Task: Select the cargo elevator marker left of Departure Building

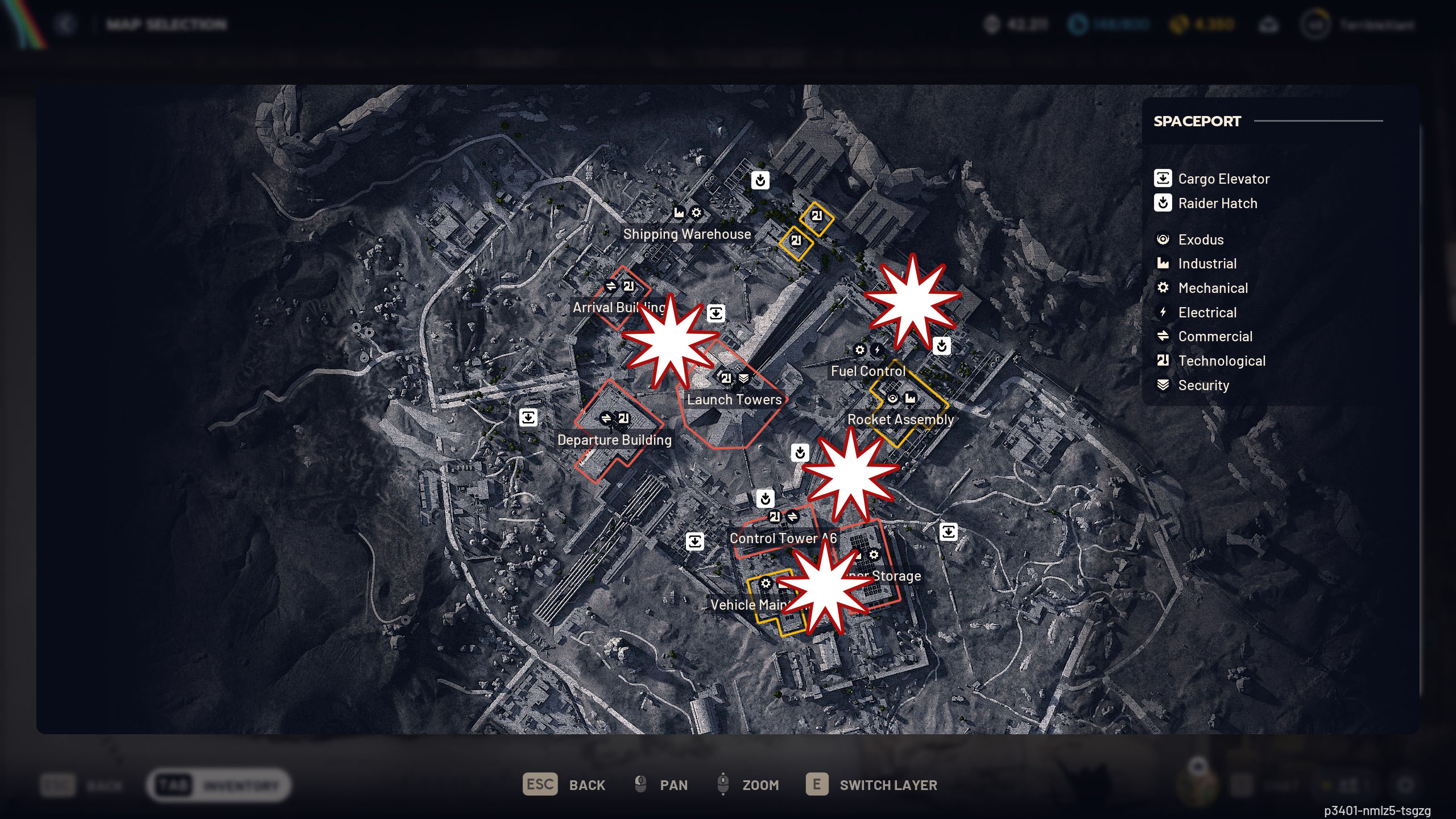Action: tap(528, 418)
